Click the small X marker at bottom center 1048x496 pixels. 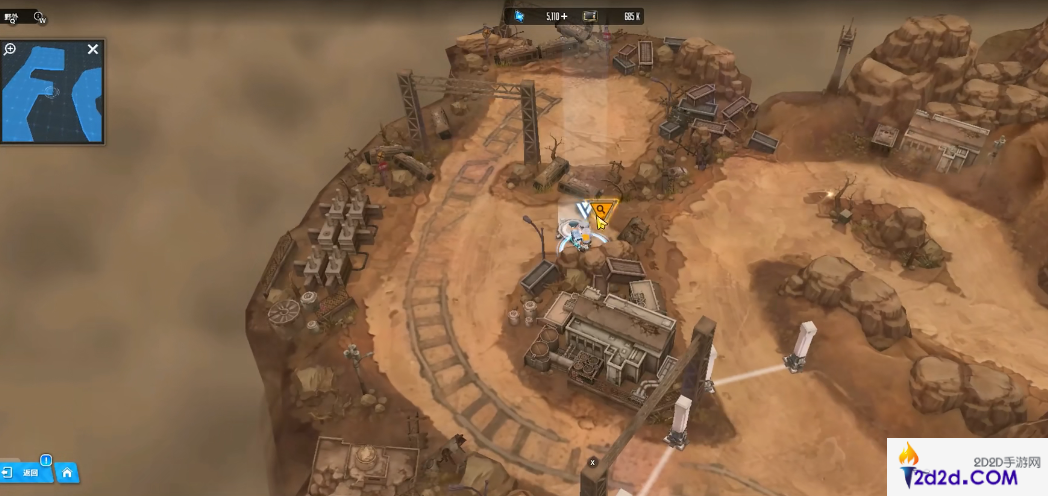(x=592, y=463)
